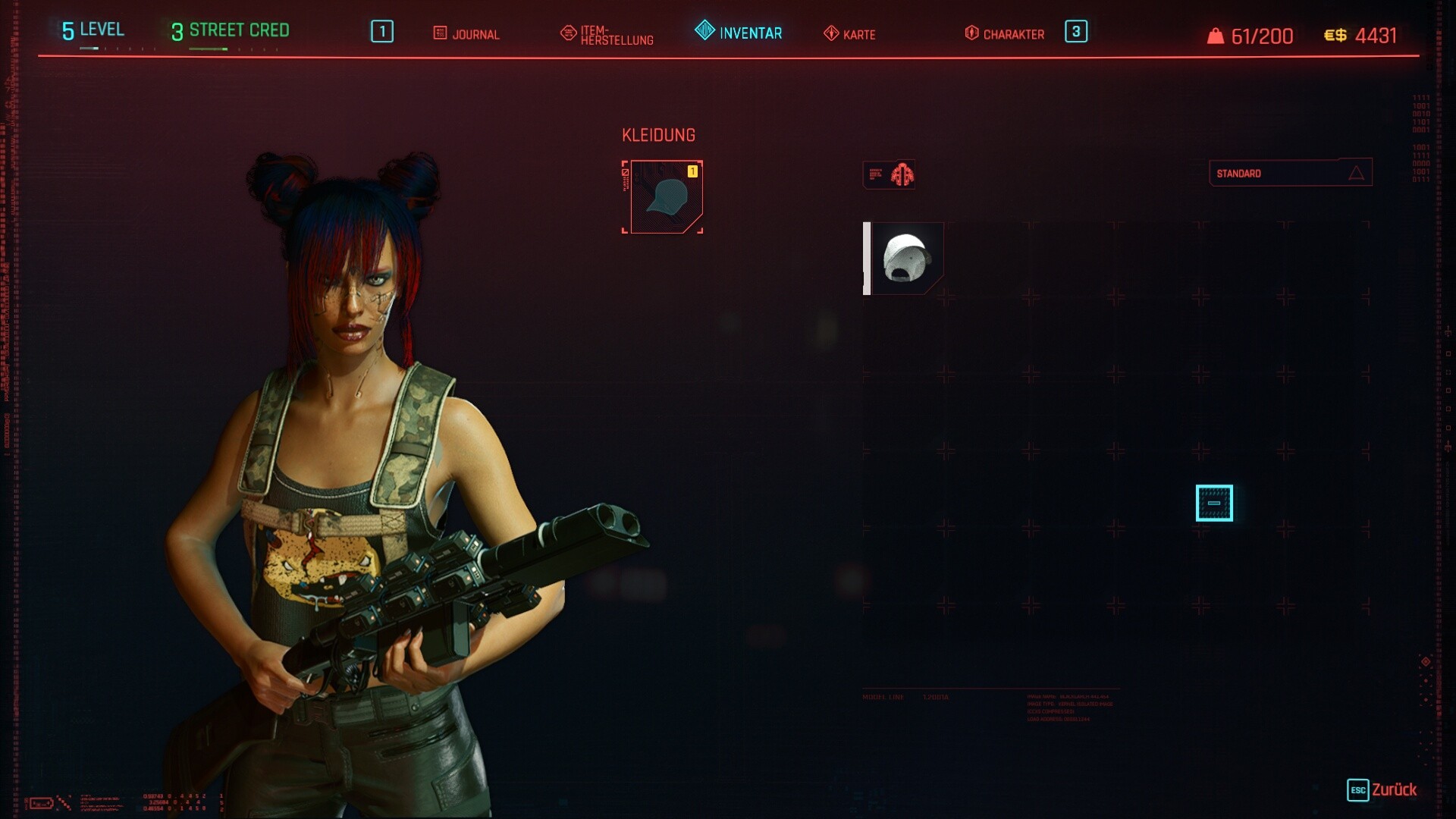Screen dimensions: 1456x819
Task: Open the Standard sorting dropdown
Action: pos(1289,173)
